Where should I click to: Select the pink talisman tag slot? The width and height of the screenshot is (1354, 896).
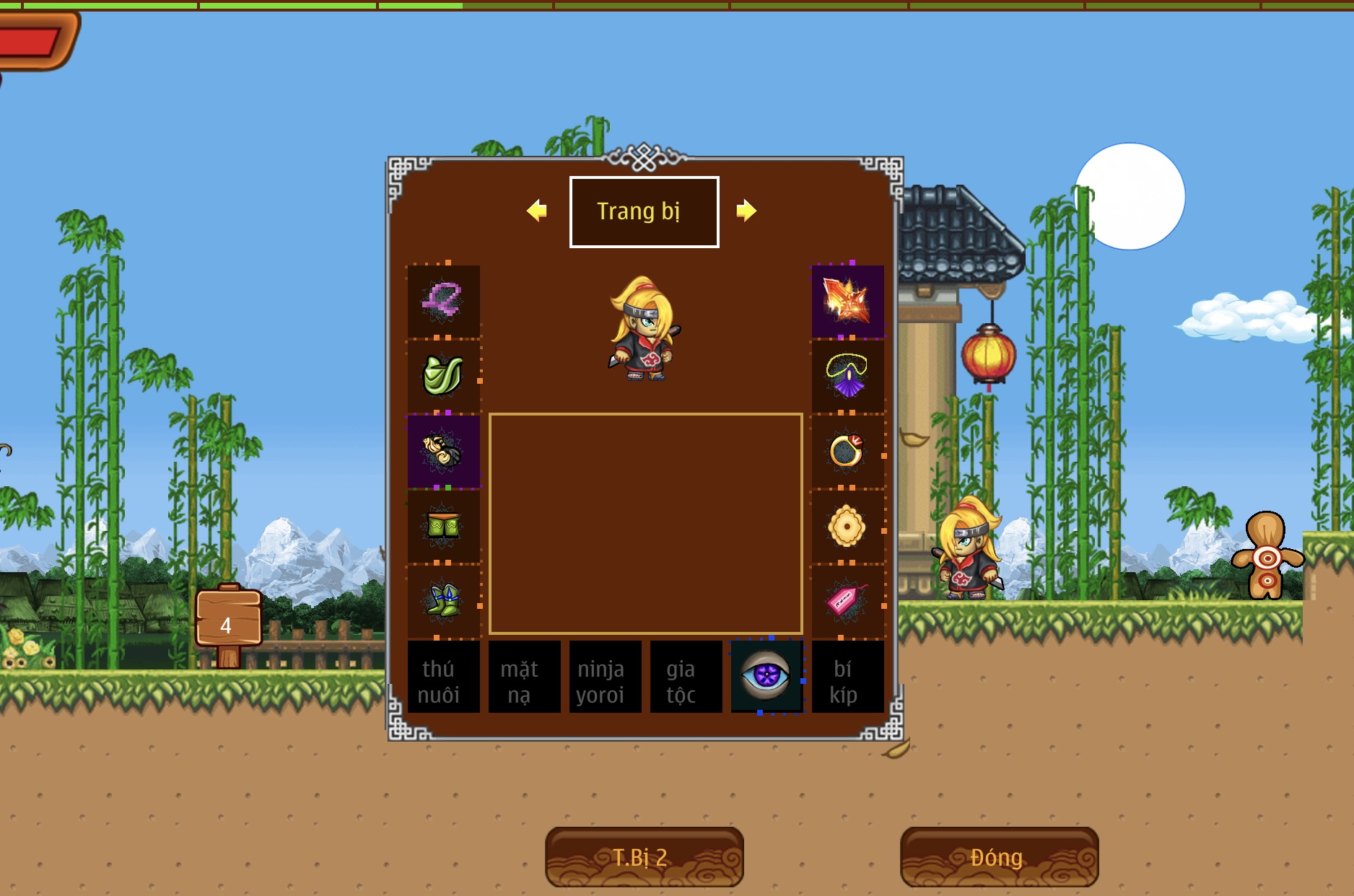847,601
